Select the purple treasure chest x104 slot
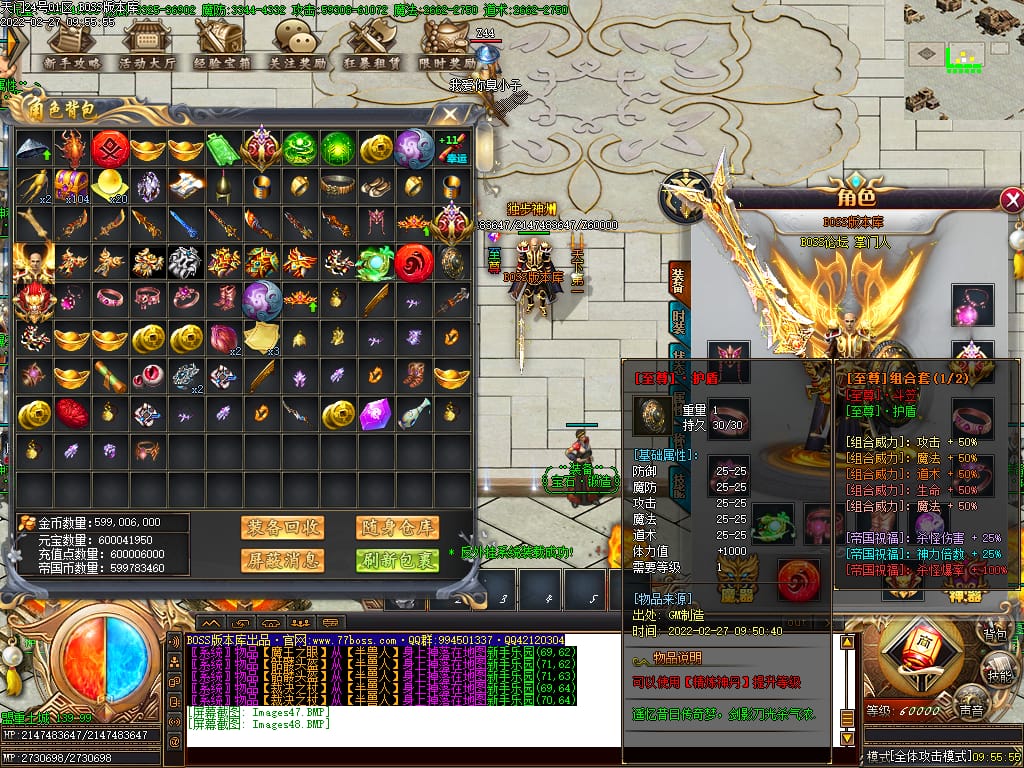Image resolution: width=1024 pixels, height=768 pixels. [x=72, y=186]
